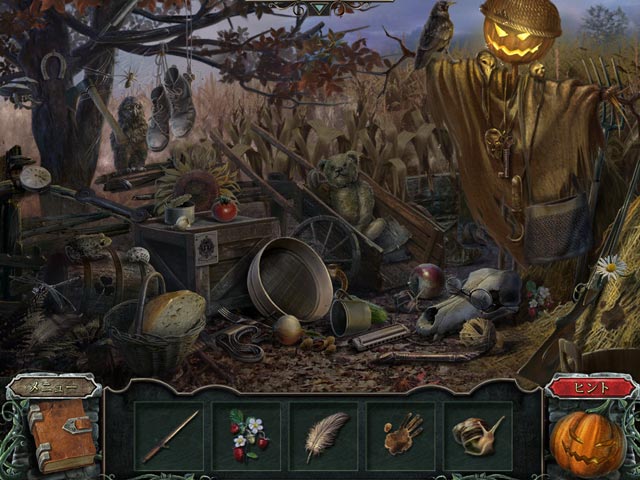The height and width of the screenshot is (480, 640).
Task: Pick the garlic bulb inventory slot
Action: click(x=478, y=436)
